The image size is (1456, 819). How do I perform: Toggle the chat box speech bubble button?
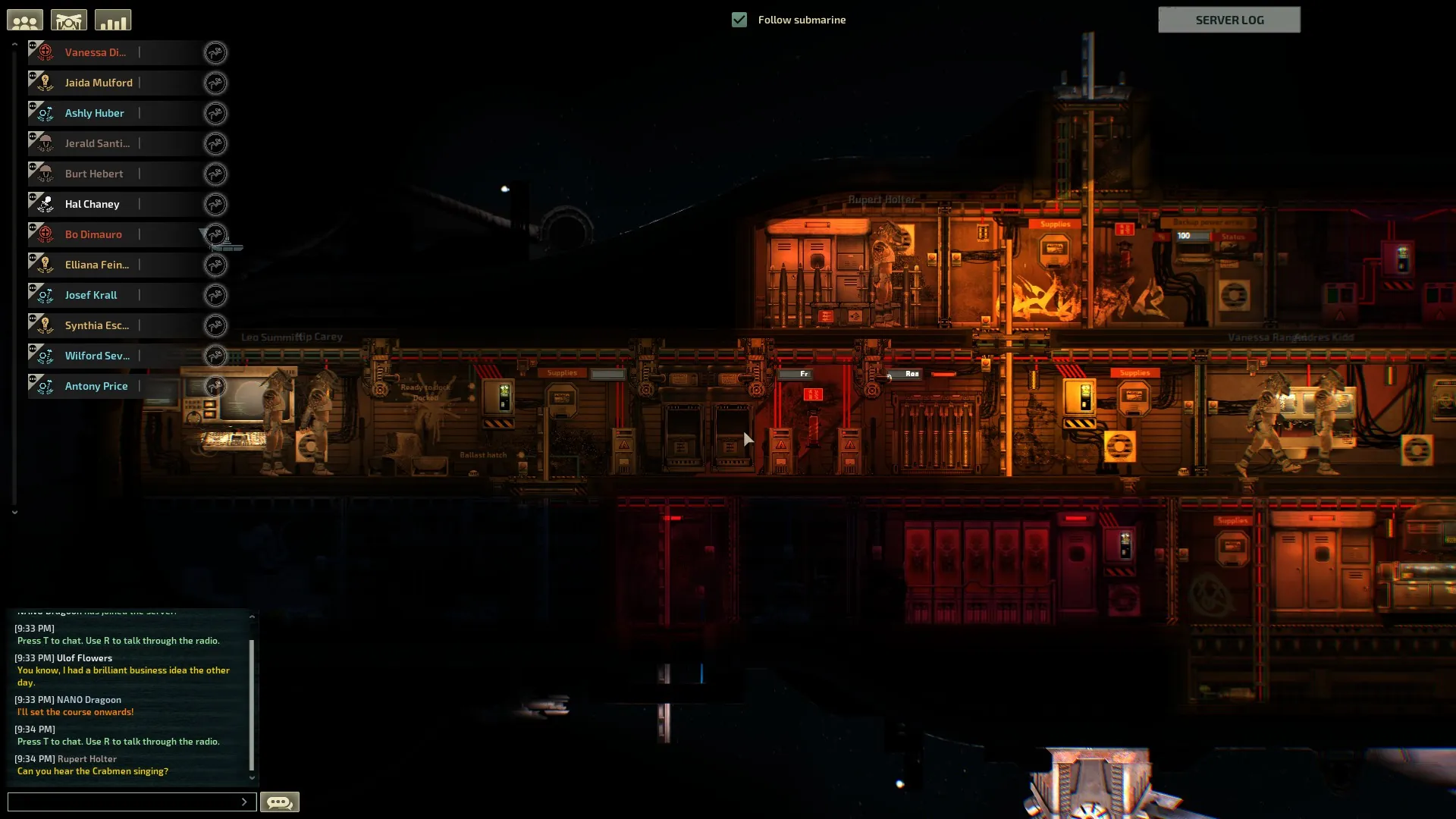click(280, 802)
